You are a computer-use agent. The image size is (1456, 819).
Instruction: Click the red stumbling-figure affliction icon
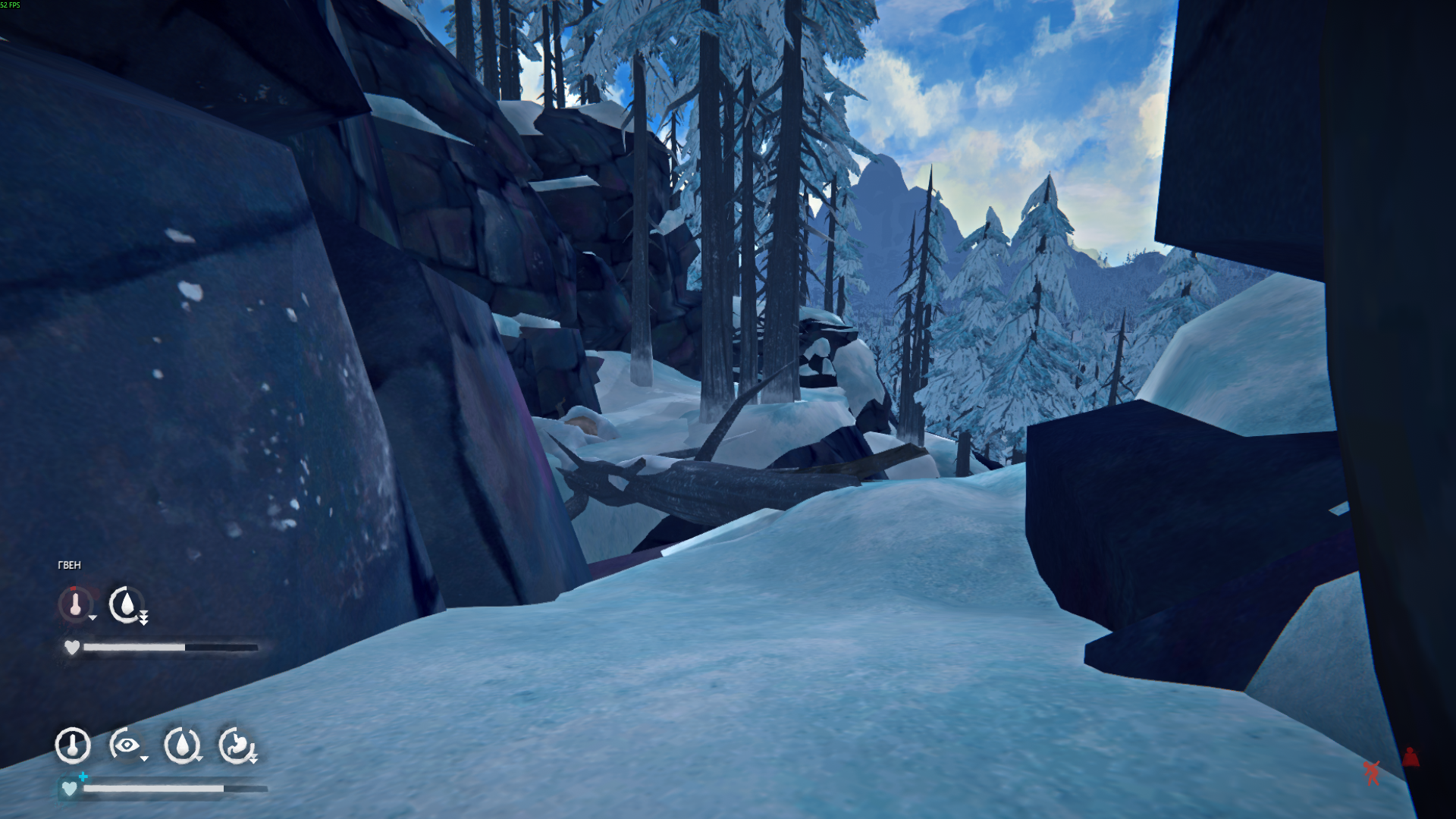pyautogui.click(x=1372, y=772)
